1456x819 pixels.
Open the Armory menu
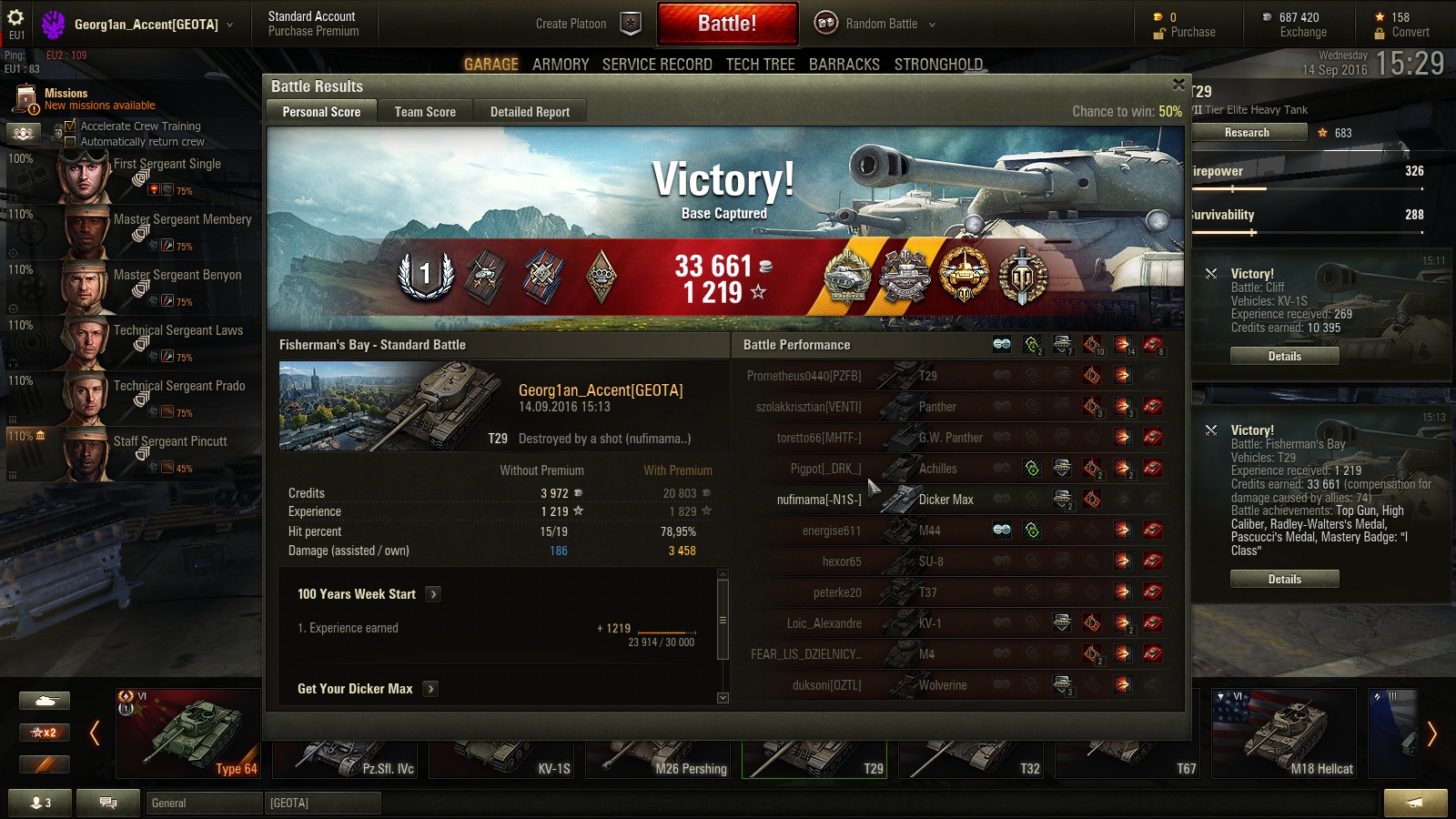pyautogui.click(x=561, y=65)
